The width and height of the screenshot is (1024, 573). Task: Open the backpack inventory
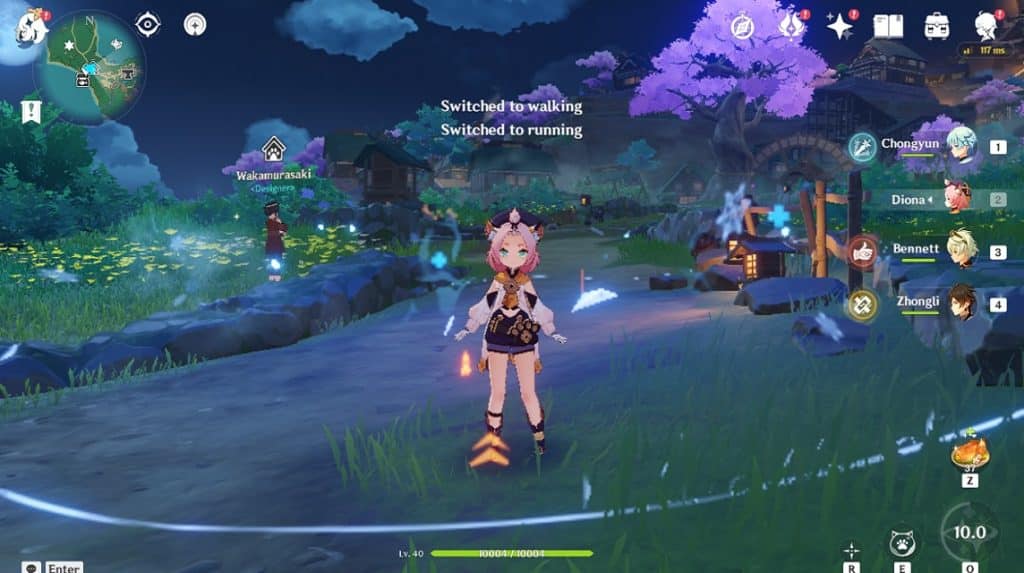937,27
